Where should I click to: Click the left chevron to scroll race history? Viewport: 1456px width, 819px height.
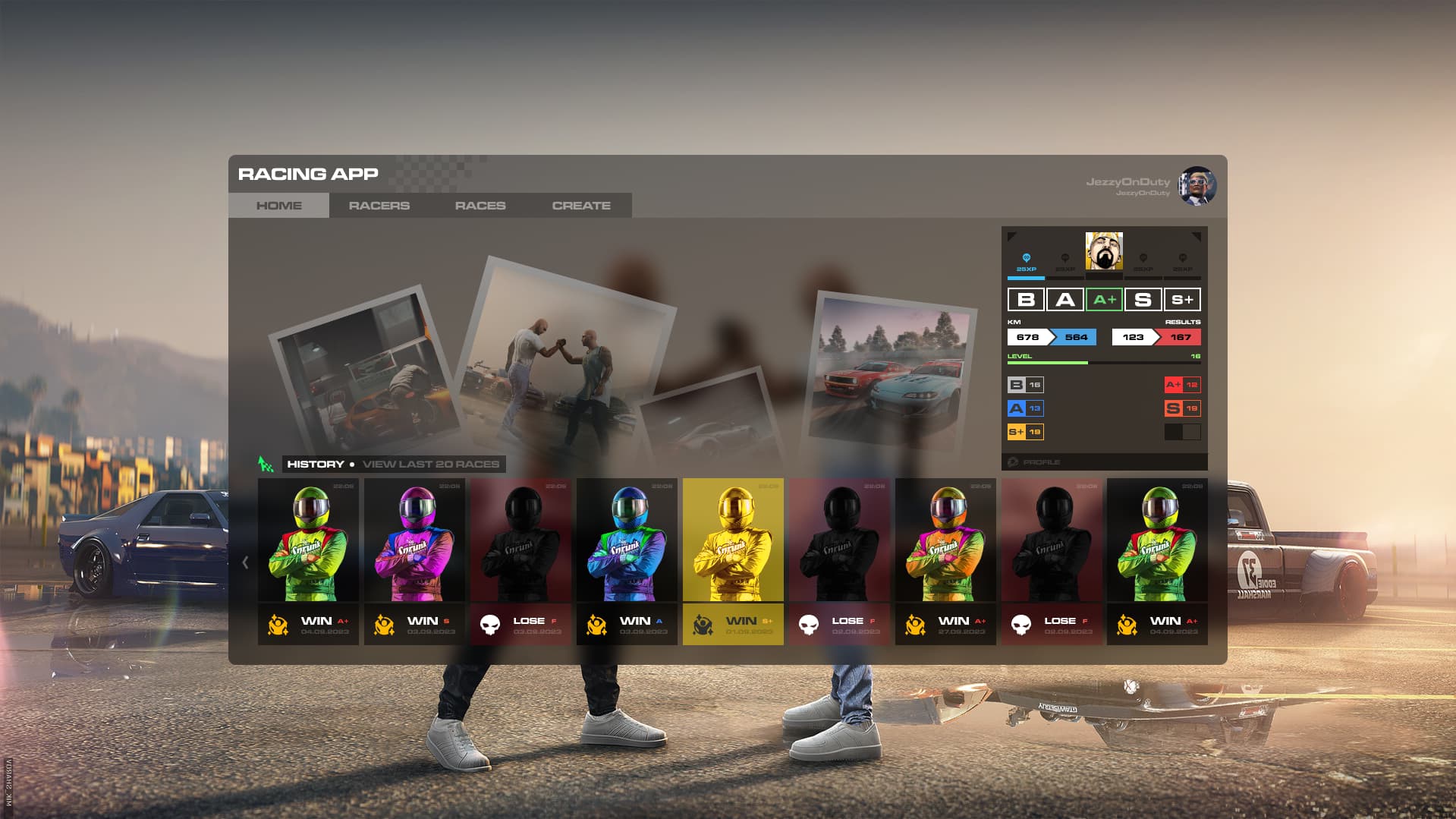tap(244, 562)
